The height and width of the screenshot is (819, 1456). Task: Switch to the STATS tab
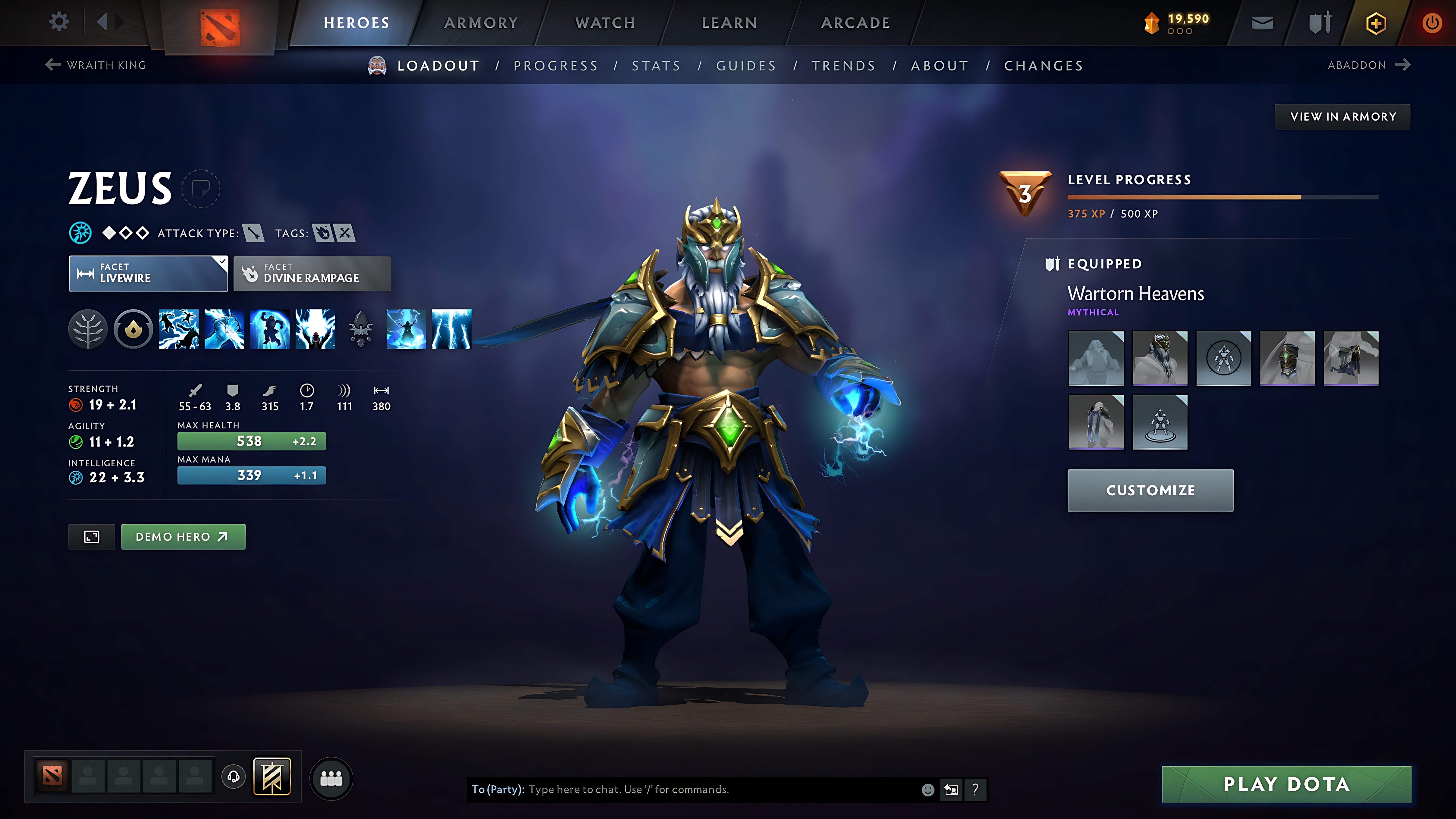[x=656, y=65]
